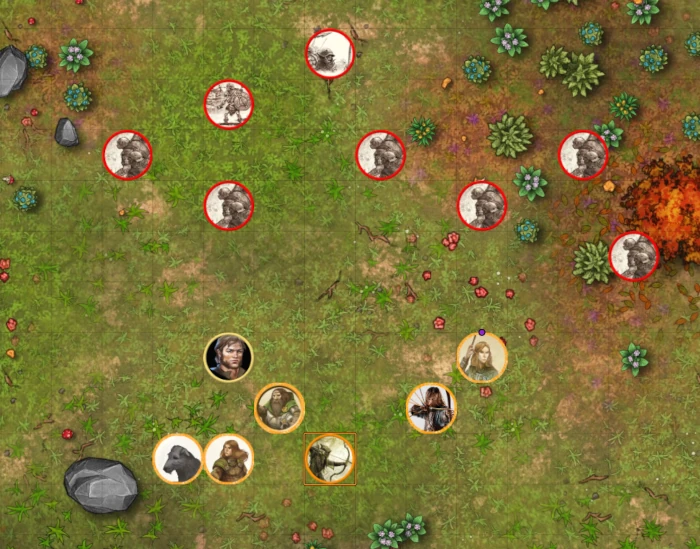Select the topmost red-ringed enemy token
The height and width of the screenshot is (549, 700).
tap(330, 53)
